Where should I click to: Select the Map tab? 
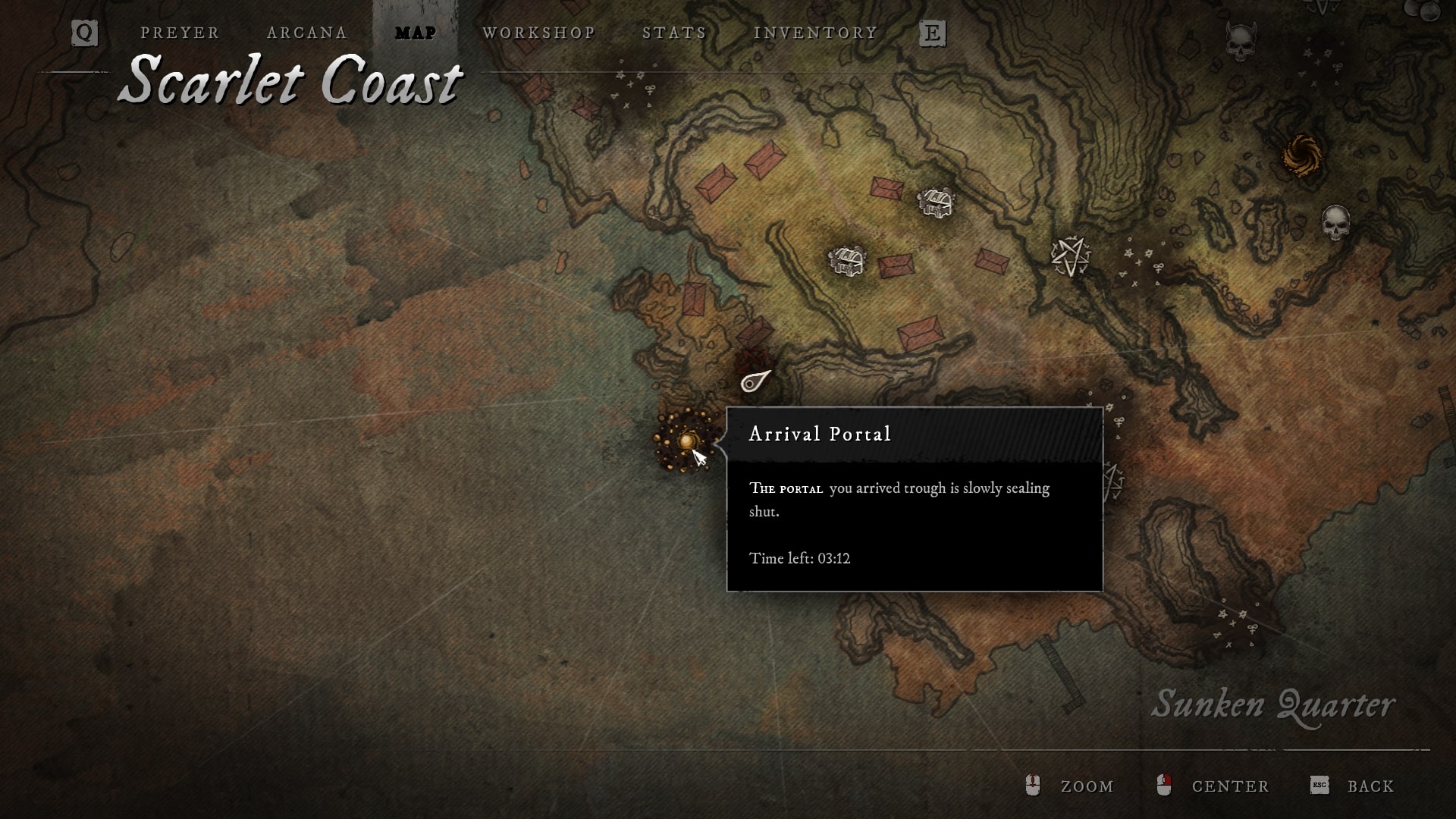tap(416, 33)
